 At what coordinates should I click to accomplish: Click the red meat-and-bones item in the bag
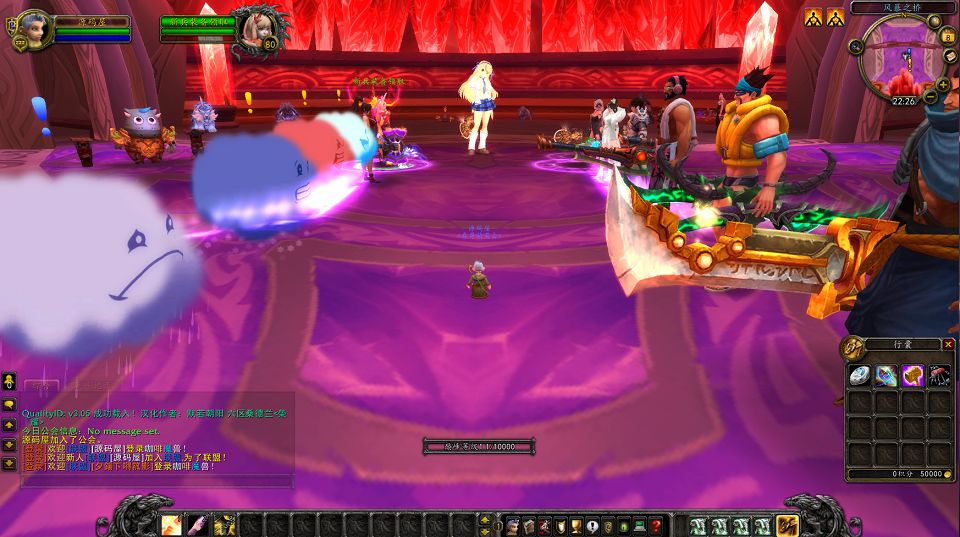(x=938, y=376)
